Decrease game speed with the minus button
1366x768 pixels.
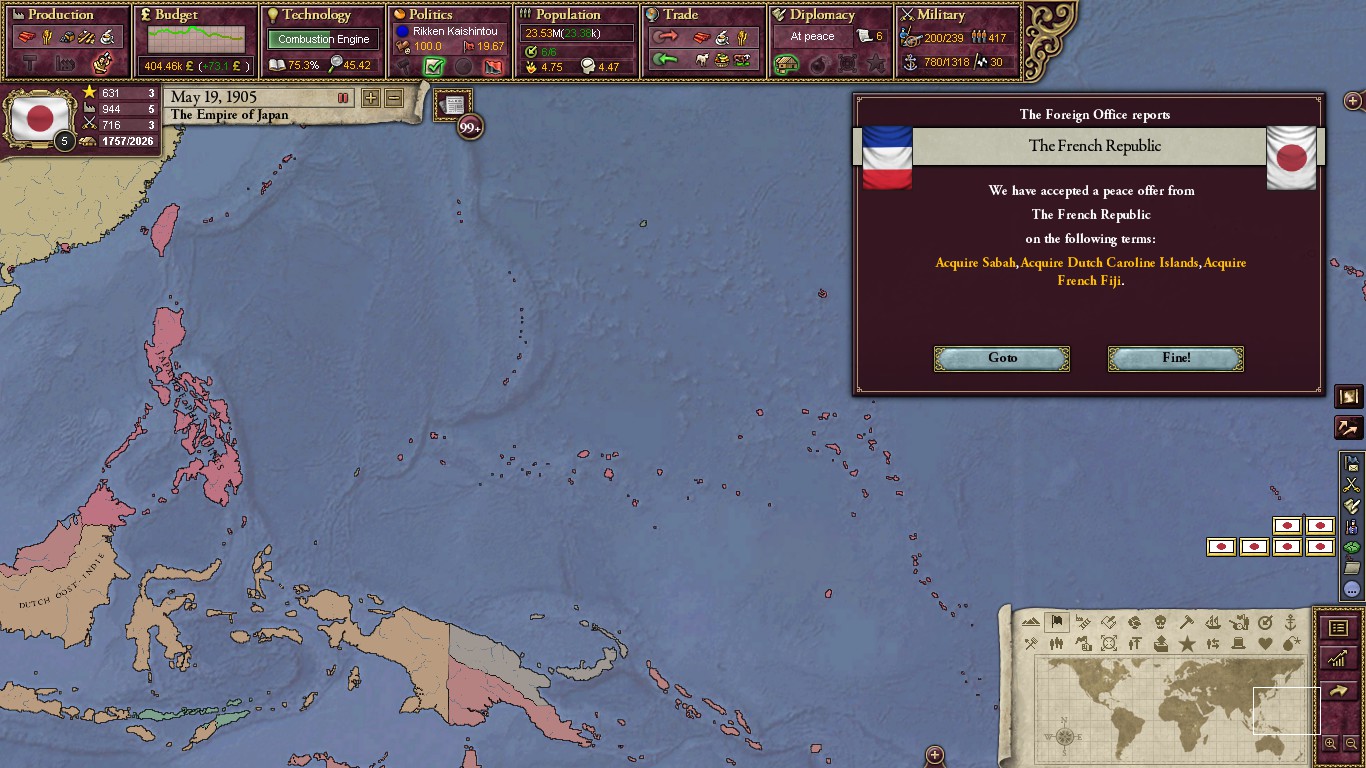click(394, 98)
